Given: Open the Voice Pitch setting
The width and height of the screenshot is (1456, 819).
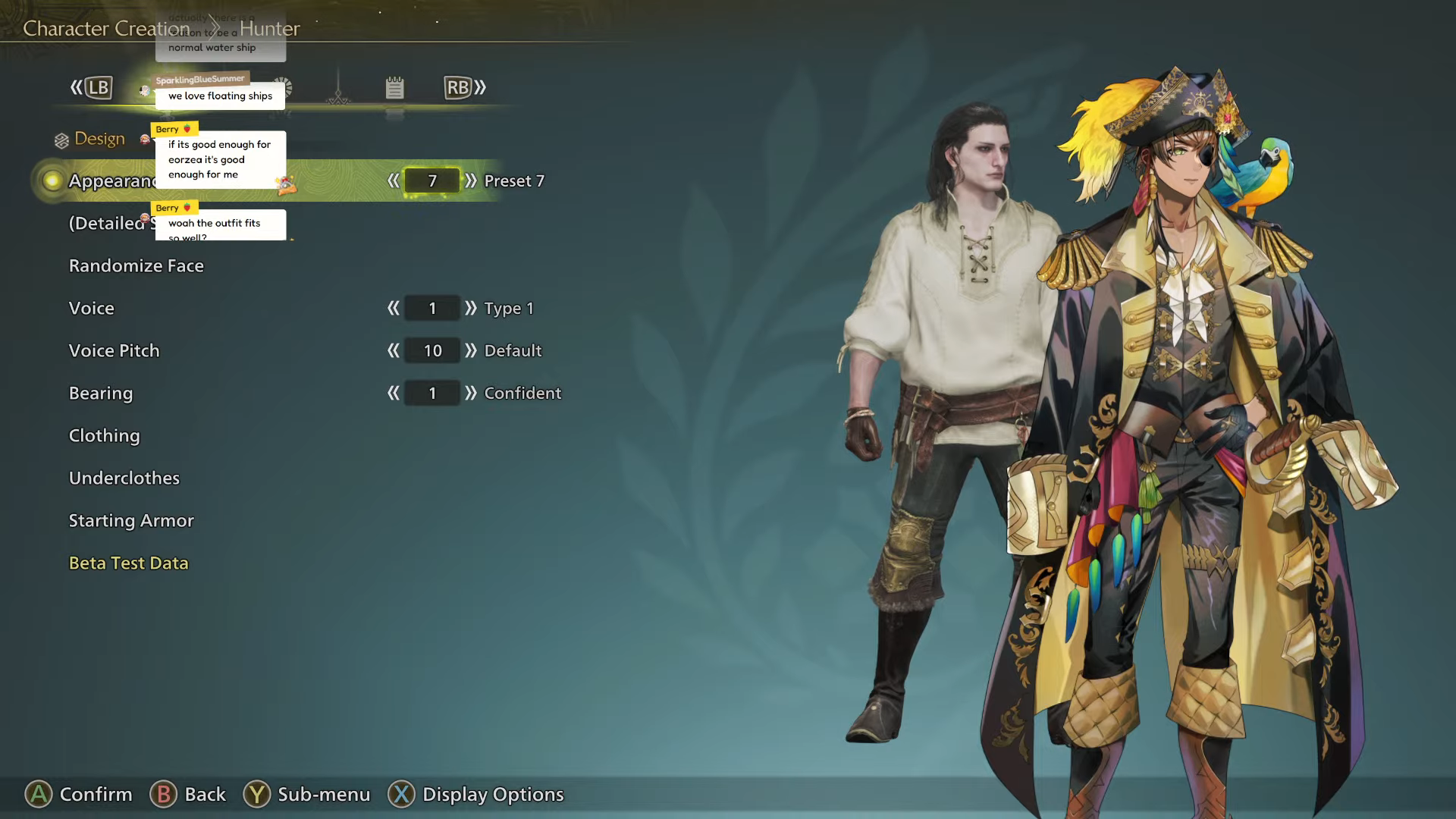Looking at the screenshot, I should 115,351.
